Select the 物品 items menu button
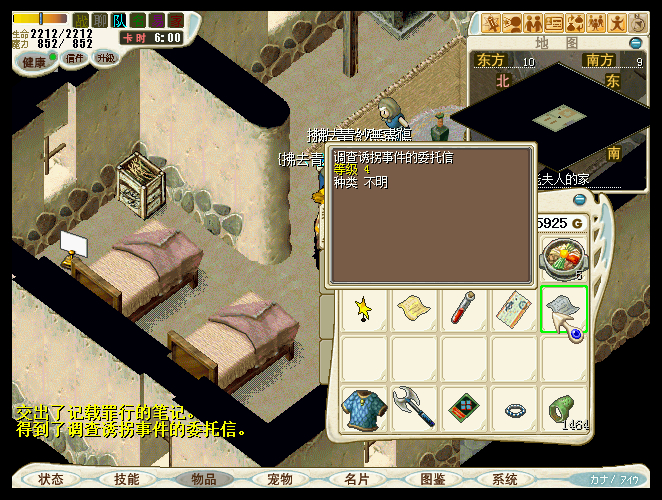Image resolution: width=662 pixels, height=500 pixels. coord(204,479)
